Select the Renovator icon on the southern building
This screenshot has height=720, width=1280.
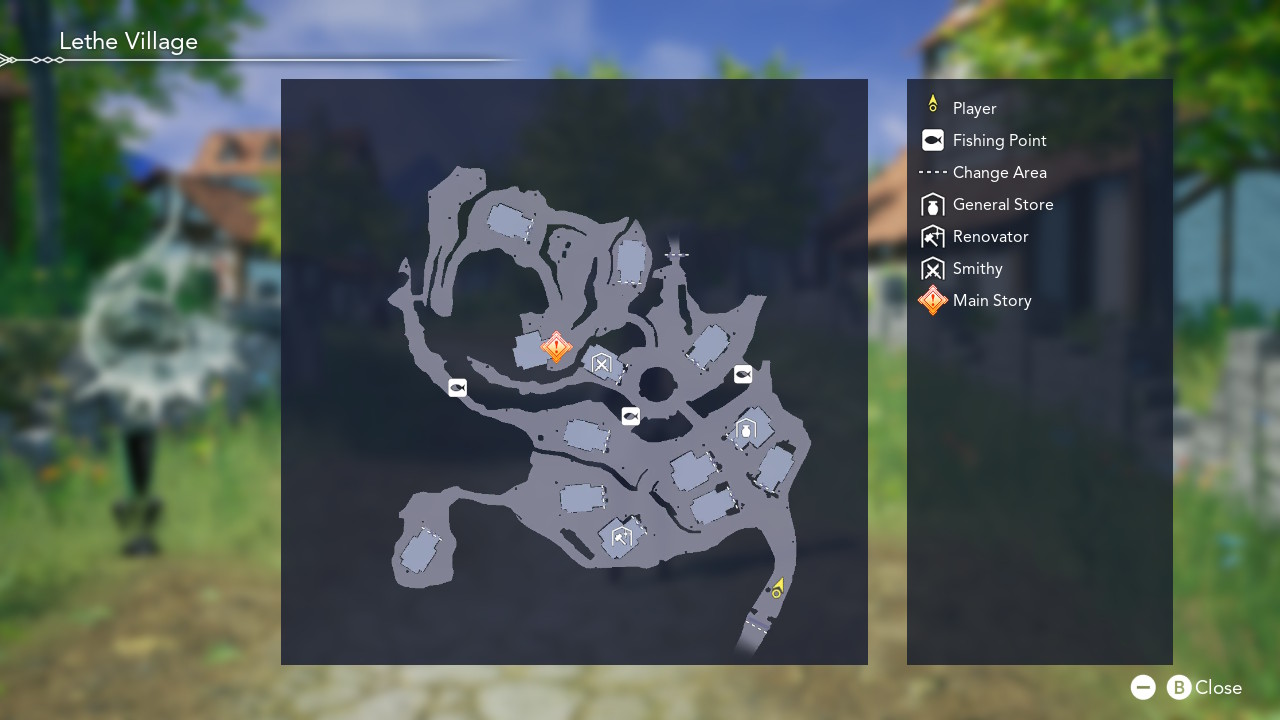620,537
